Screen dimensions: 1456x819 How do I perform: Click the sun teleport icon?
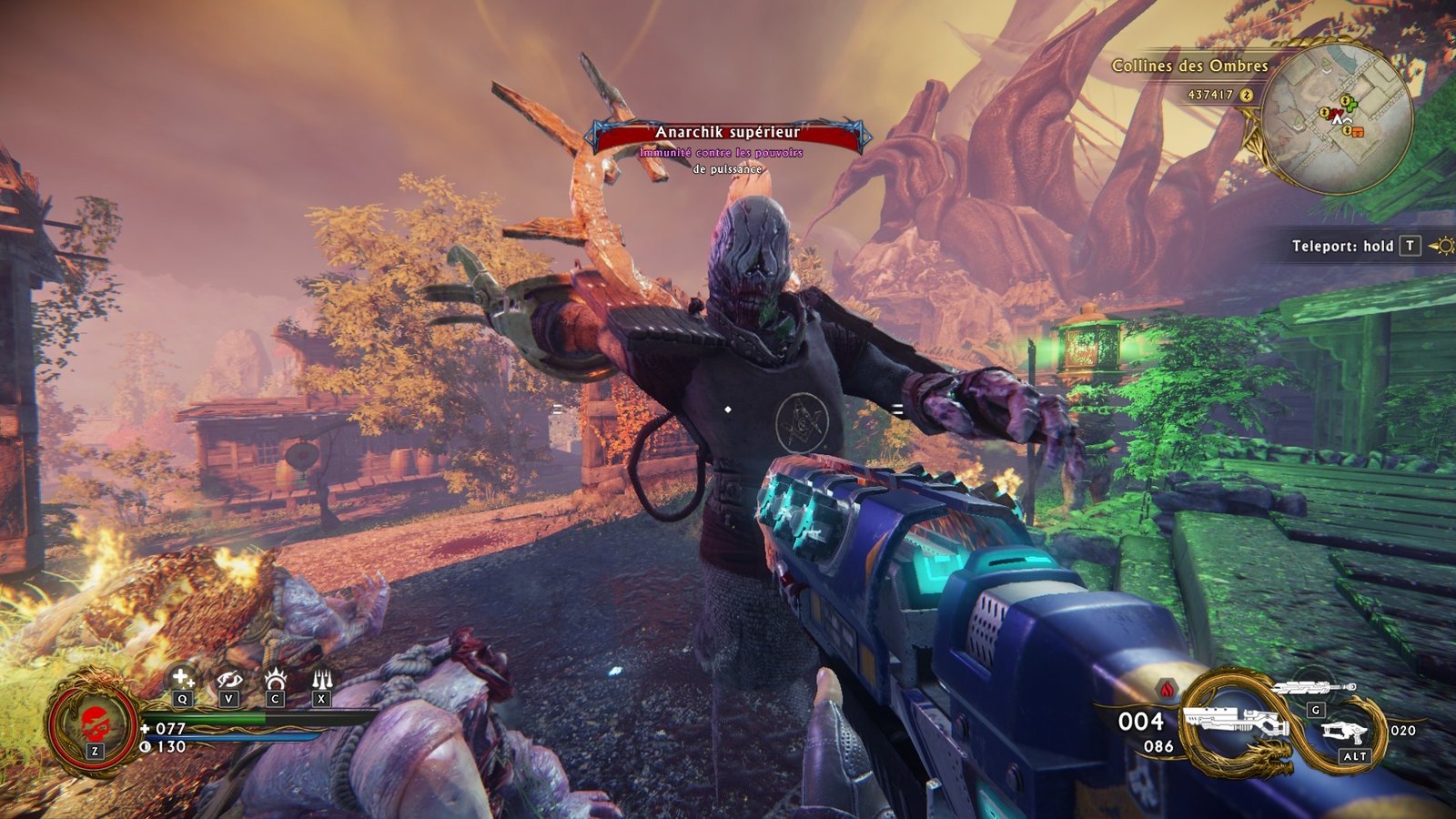pyautogui.click(x=1441, y=246)
